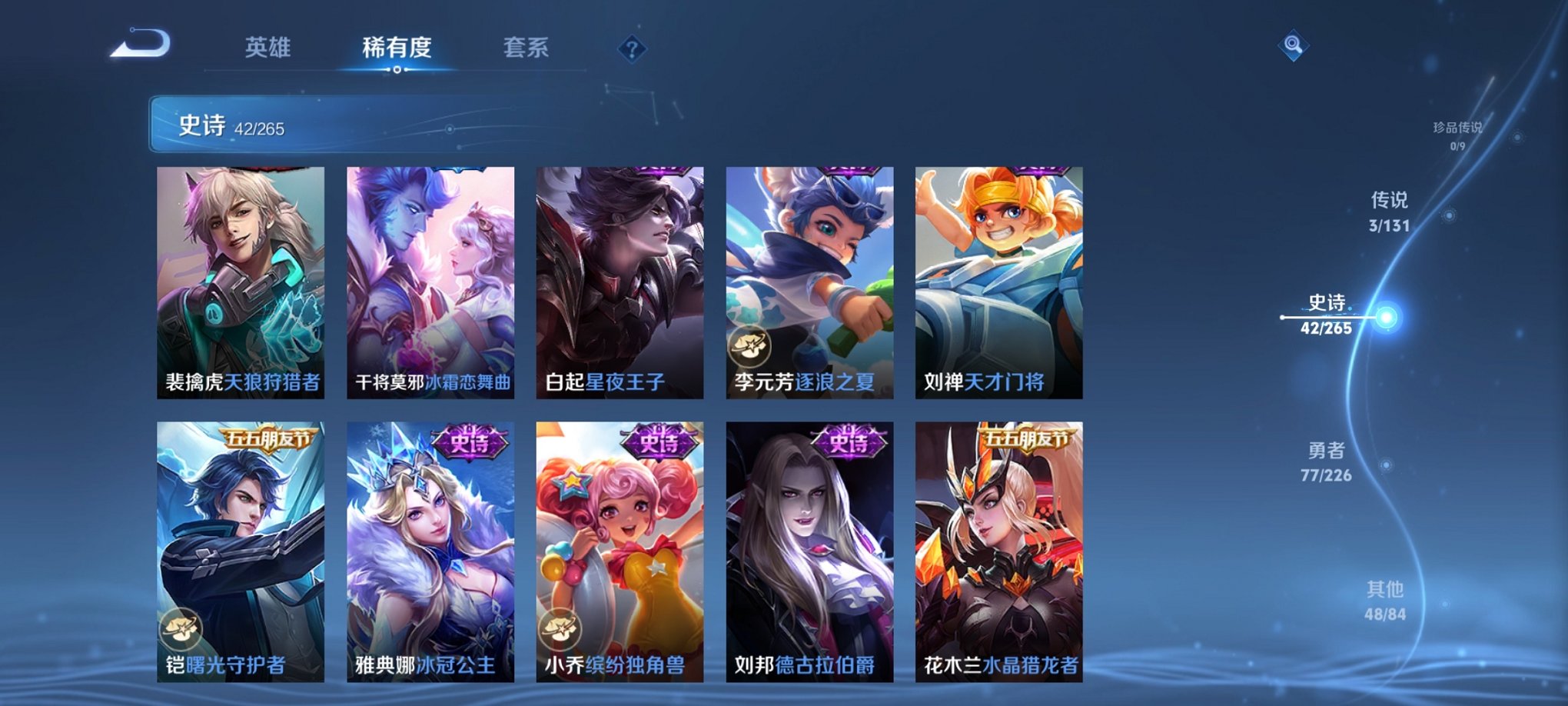This screenshot has height=706, width=1568.
Task: Open the help question mark icon
Action: (632, 50)
